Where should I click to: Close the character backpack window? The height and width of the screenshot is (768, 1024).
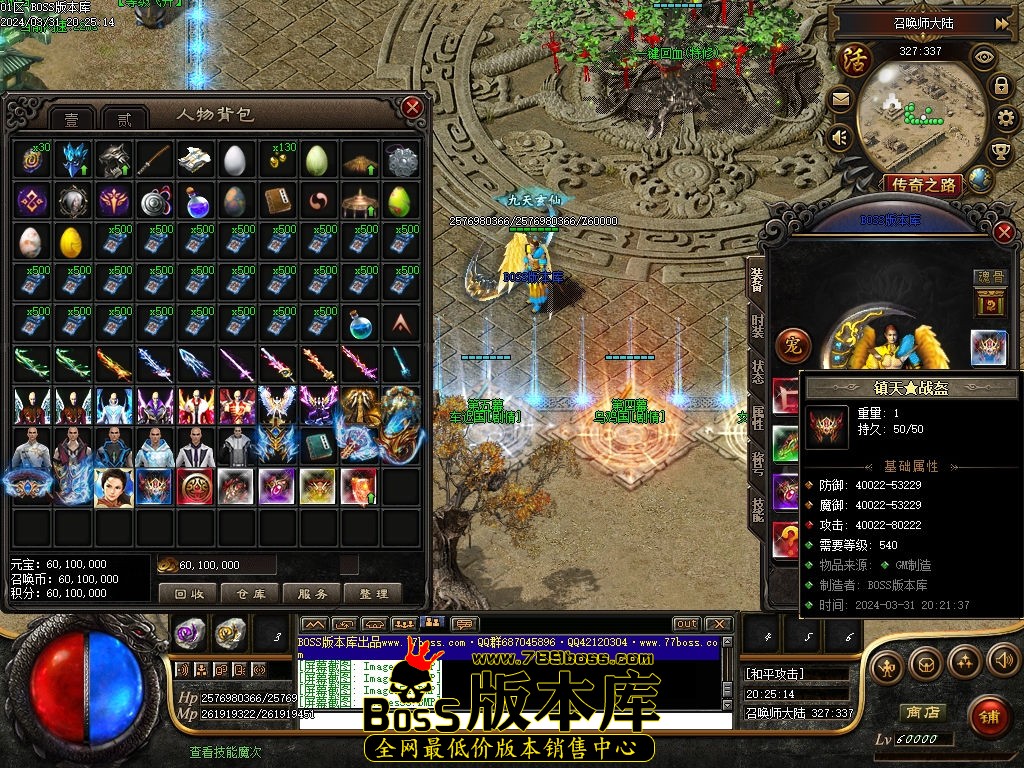click(x=412, y=107)
